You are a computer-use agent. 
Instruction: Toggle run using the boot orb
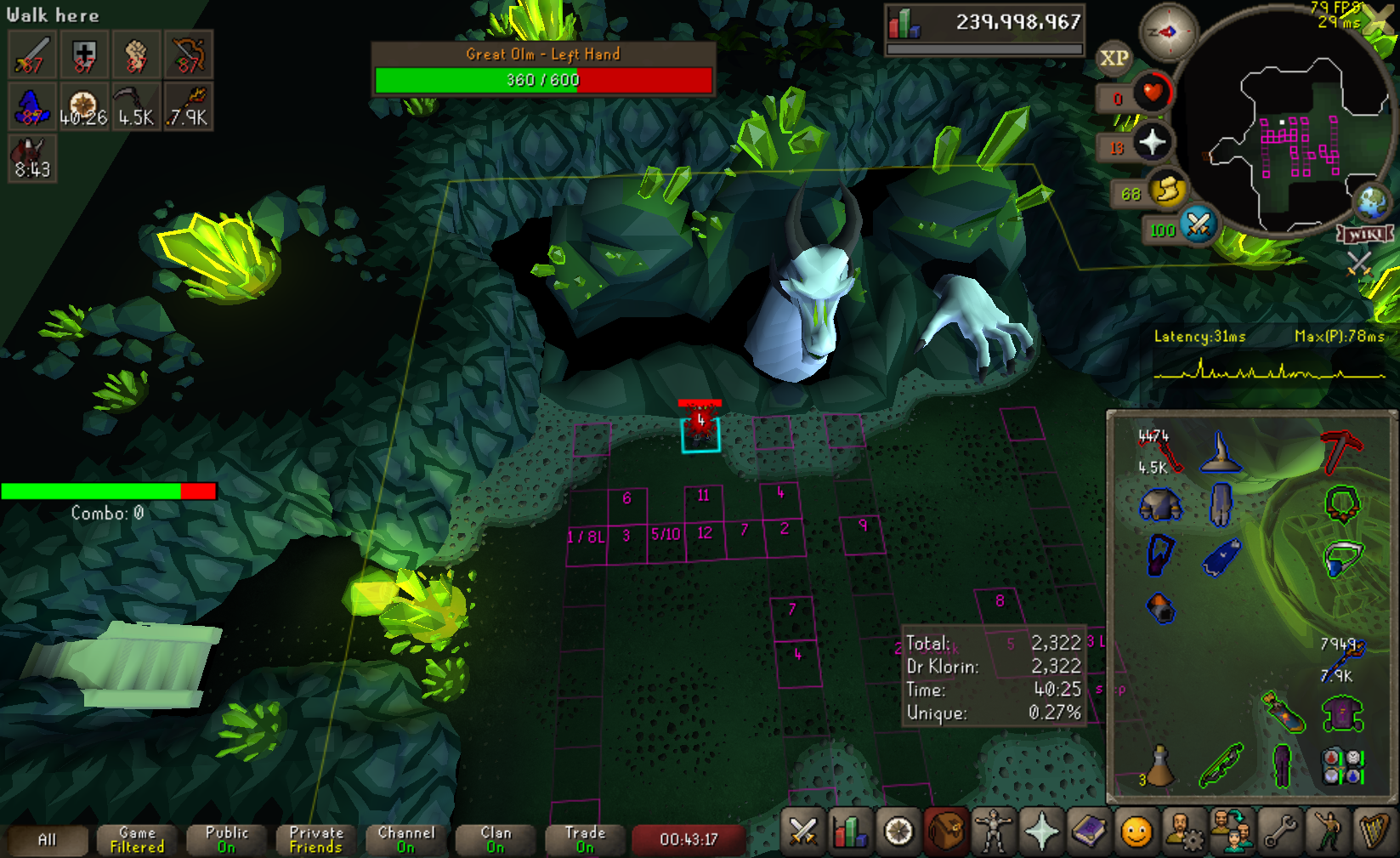(x=1168, y=190)
